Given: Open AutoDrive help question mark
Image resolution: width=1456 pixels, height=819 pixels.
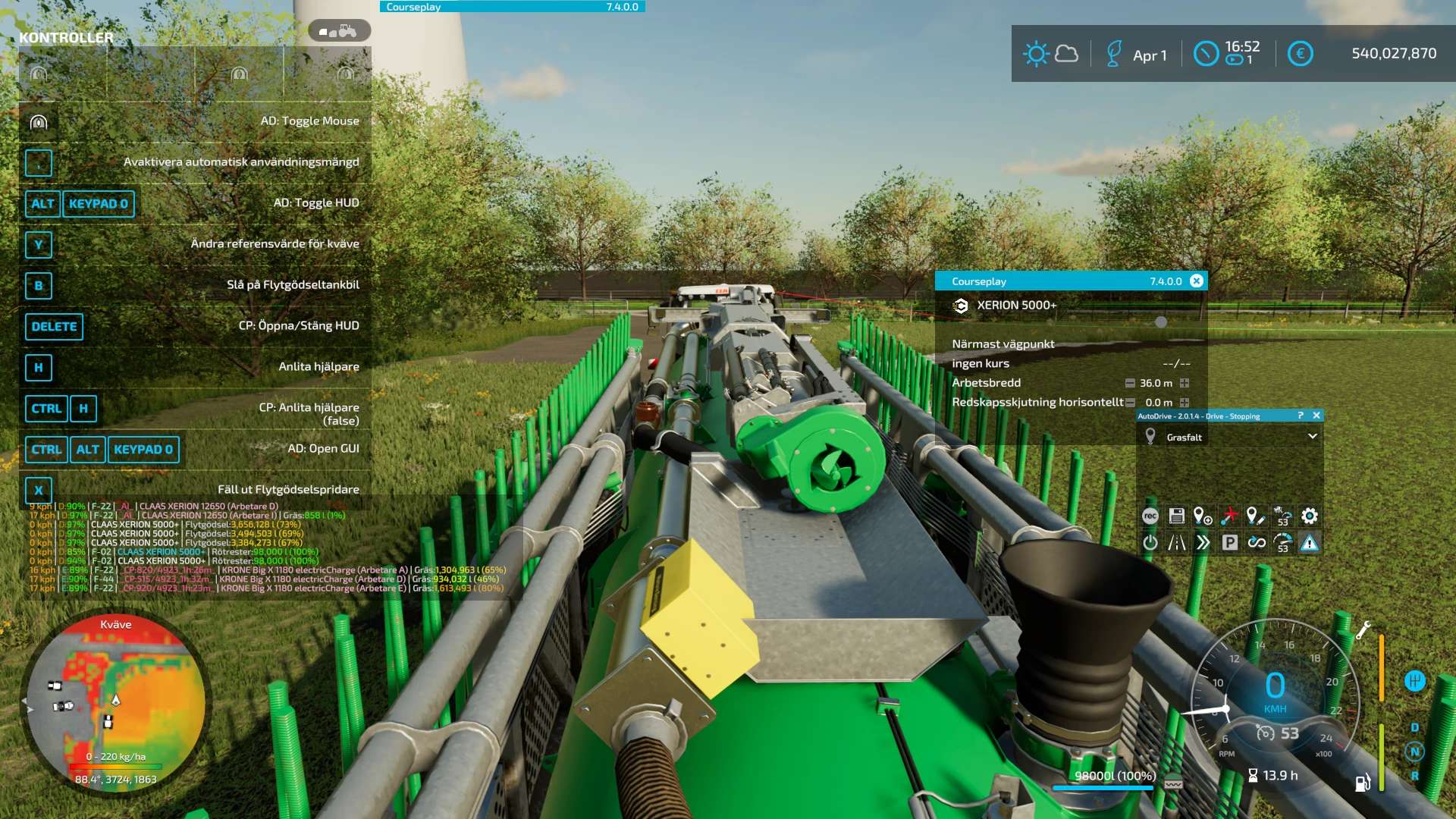Looking at the screenshot, I should (1300, 416).
